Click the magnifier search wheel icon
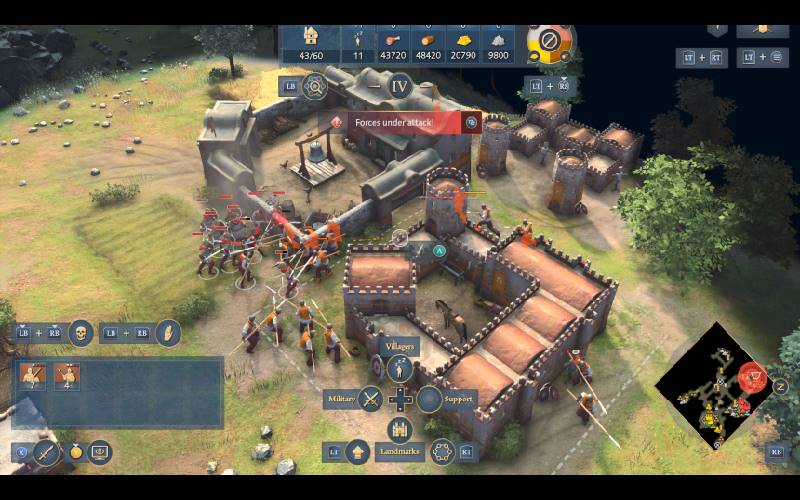The image size is (800, 500). point(315,86)
